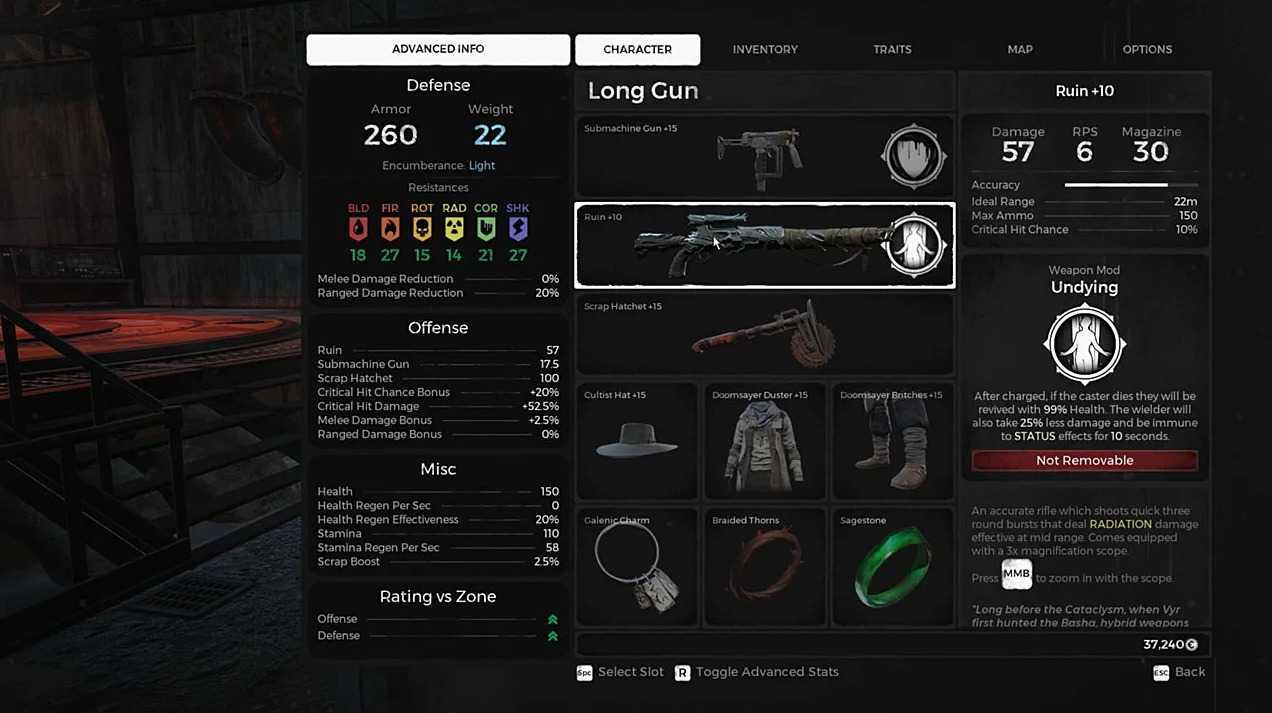Click the Not Removable mod button
1272x713 pixels.
(1084, 461)
